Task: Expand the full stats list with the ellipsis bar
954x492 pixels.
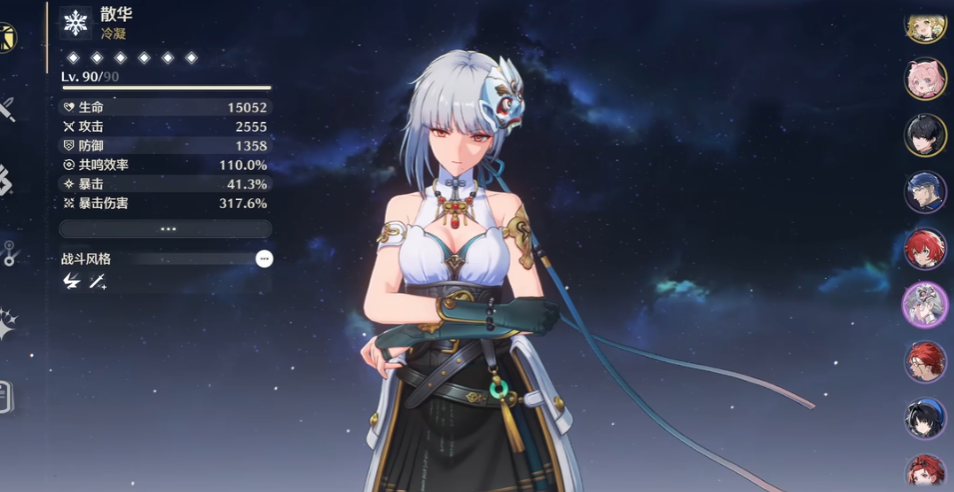Action: 165,229
